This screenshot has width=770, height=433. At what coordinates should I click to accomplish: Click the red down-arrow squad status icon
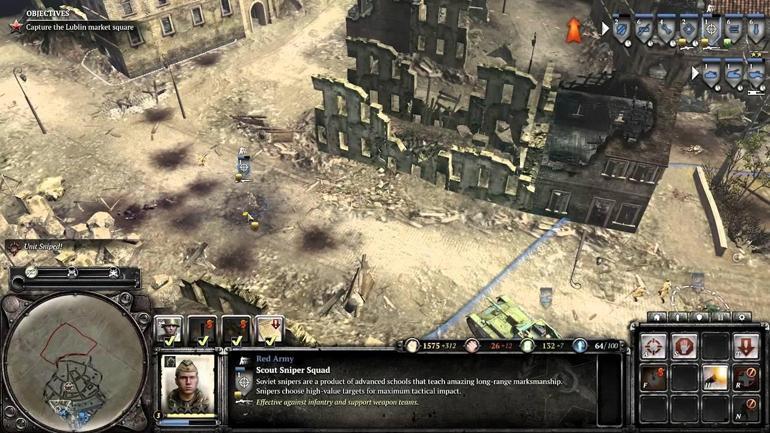coord(270,329)
